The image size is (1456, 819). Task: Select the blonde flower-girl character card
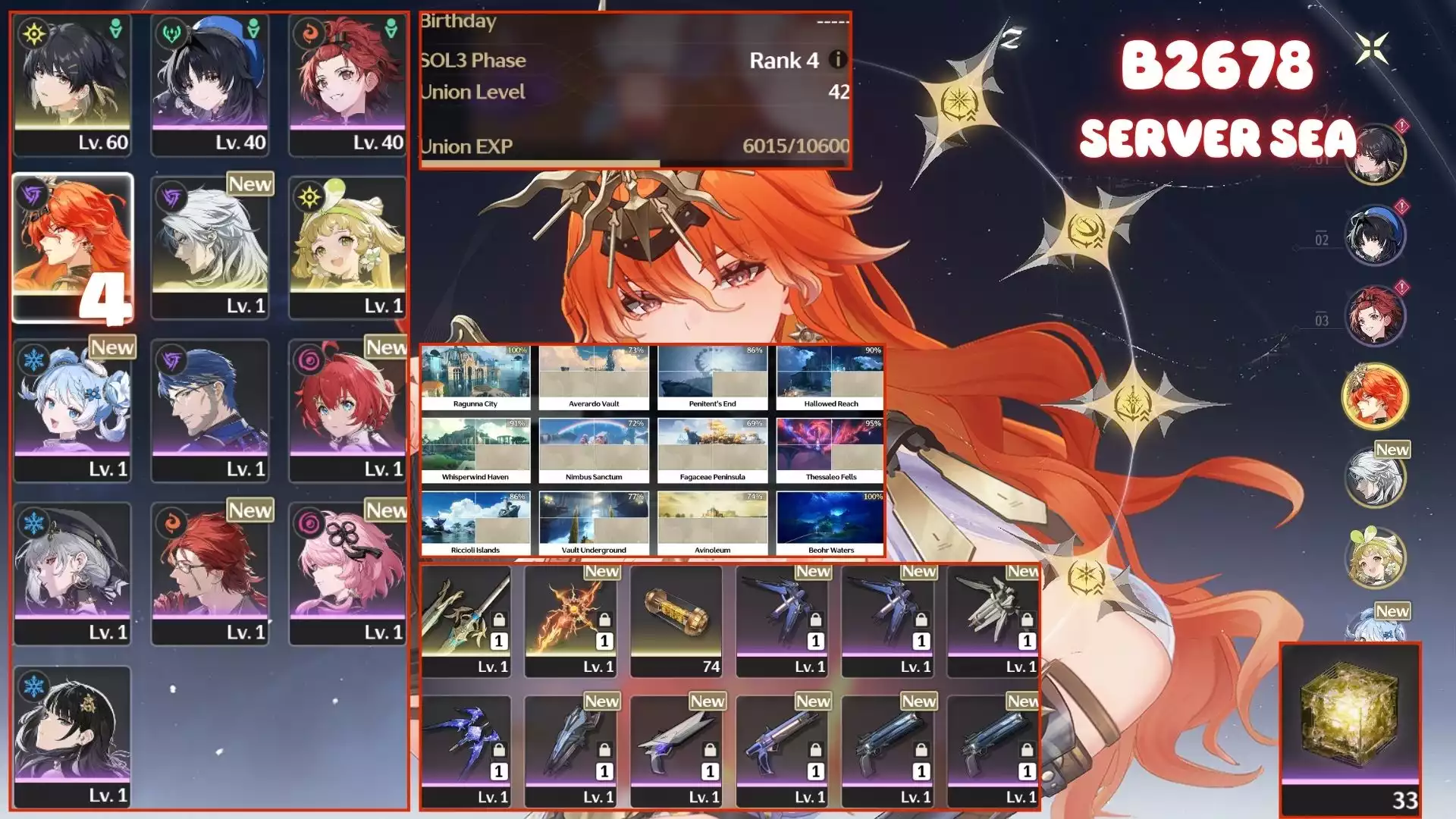pyautogui.click(x=347, y=247)
